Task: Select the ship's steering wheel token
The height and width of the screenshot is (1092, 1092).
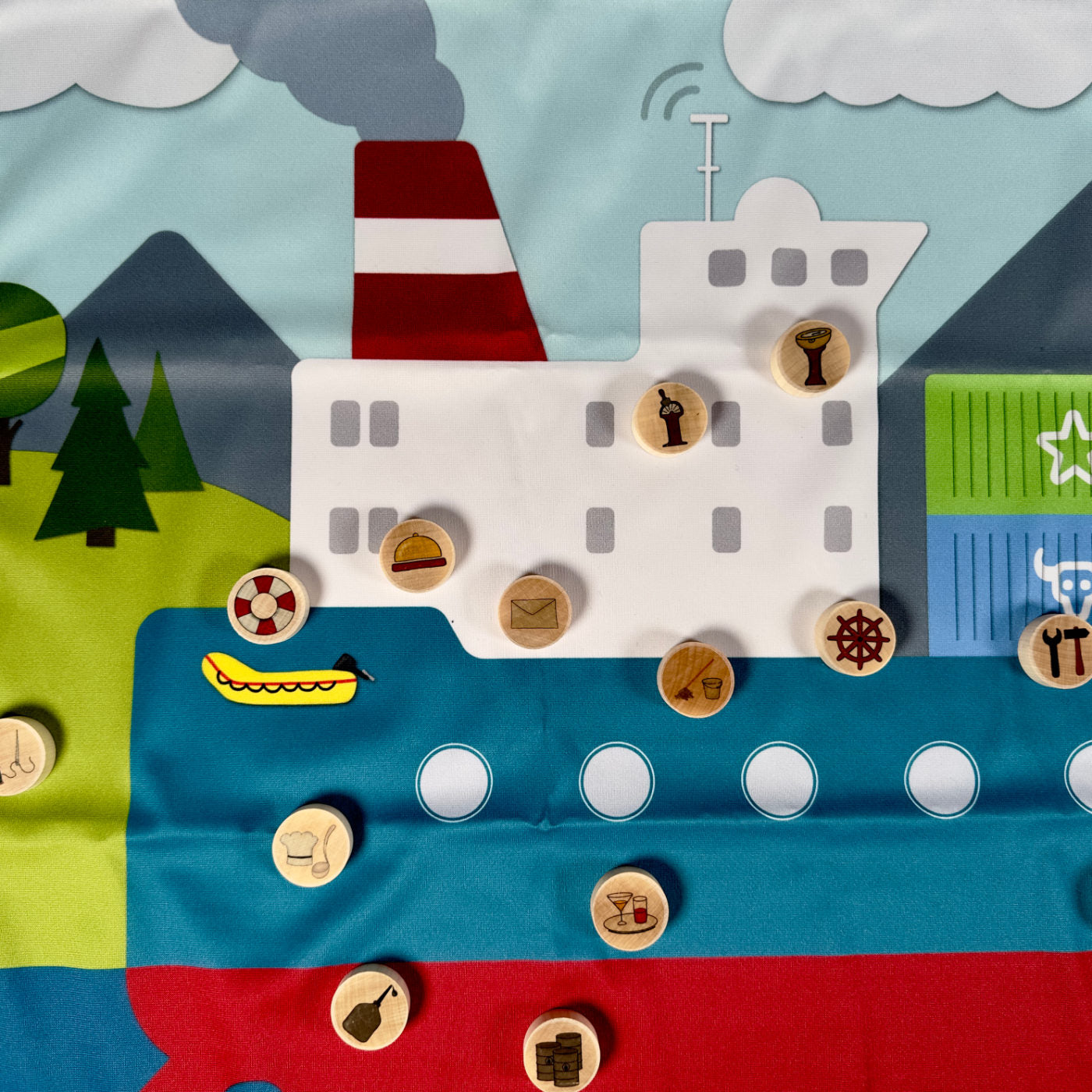Action: coord(856,637)
